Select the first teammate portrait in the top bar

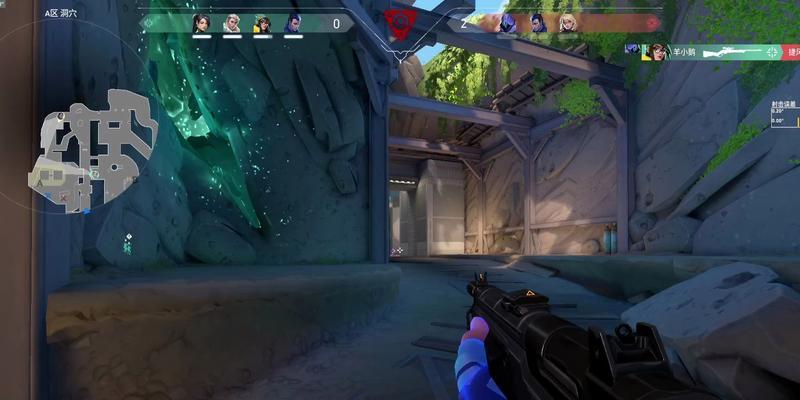pyautogui.click(x=202, y=23)
